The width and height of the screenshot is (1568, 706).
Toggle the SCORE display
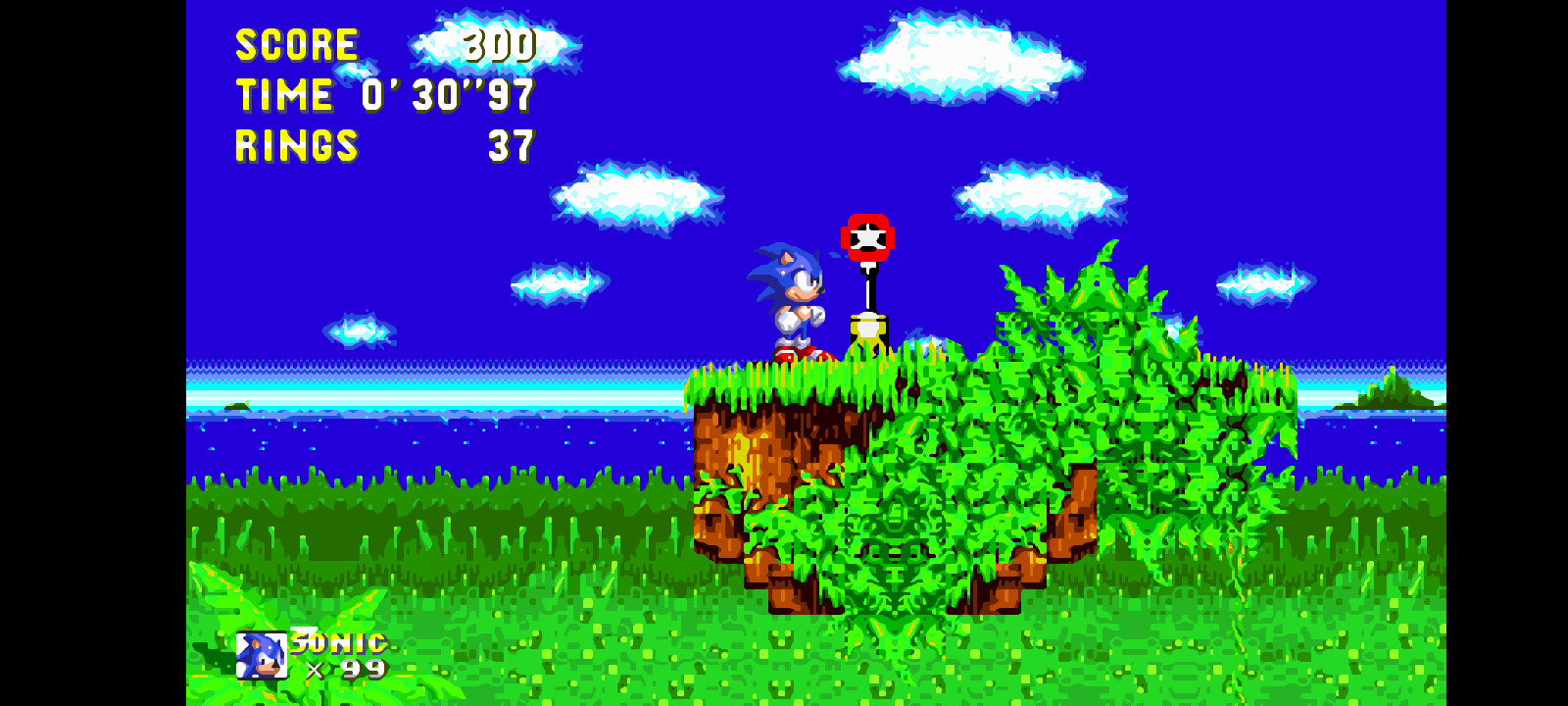296,43
